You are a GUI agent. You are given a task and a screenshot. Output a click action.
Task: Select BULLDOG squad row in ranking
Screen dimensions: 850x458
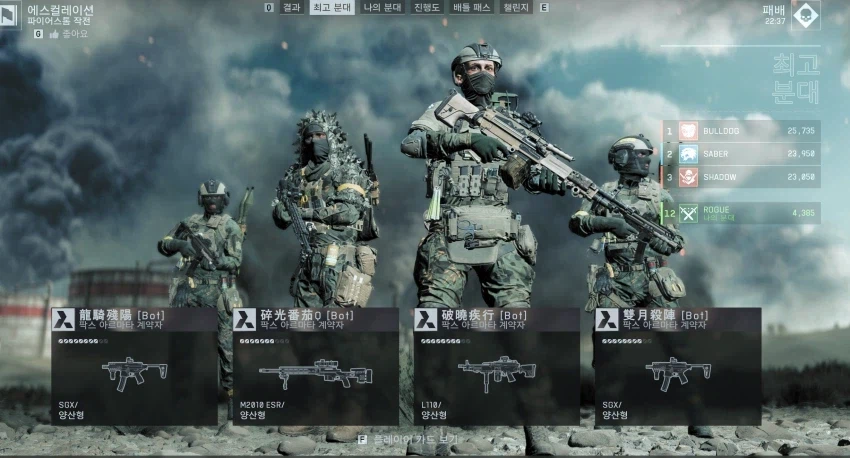point(741,131)
